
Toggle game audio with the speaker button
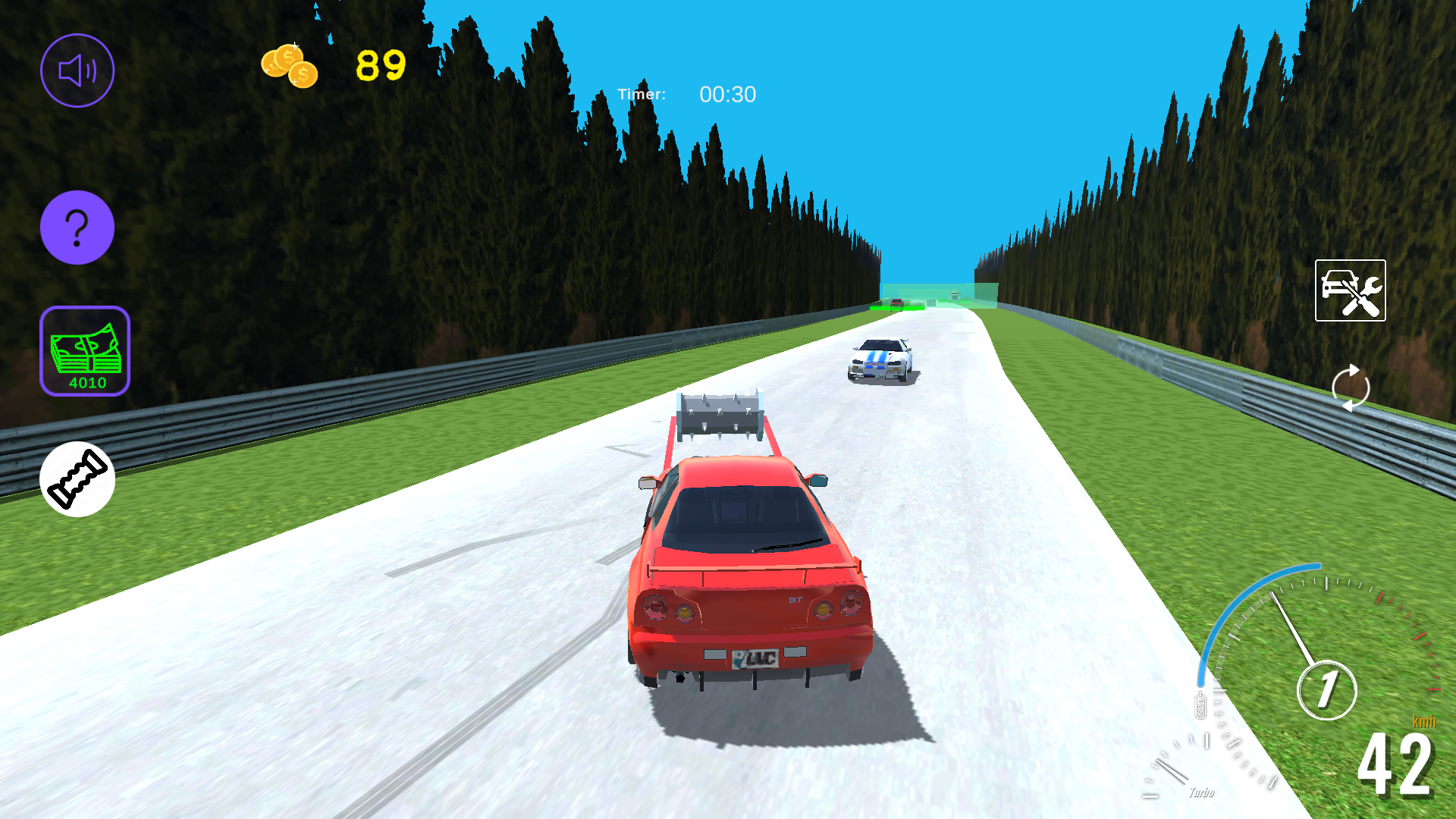(x=77, y=70)
